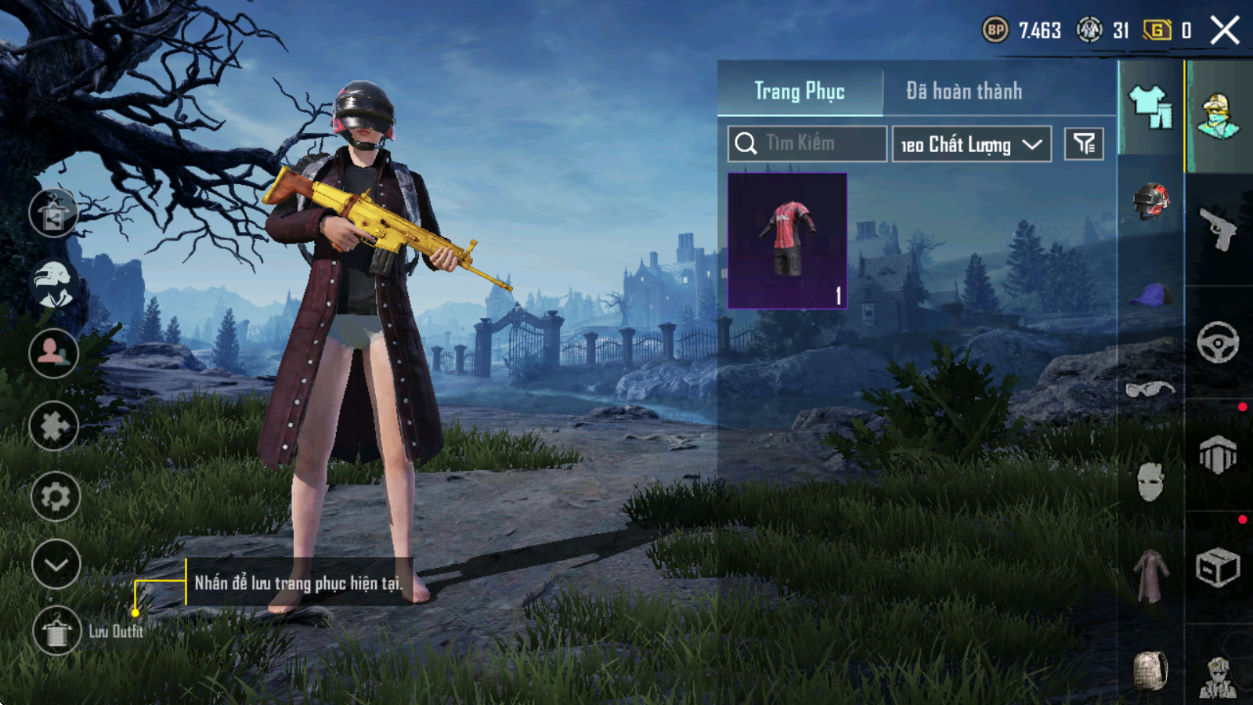Open the face mask category
The height and width of the screenshot is (705, 1253).
(1150, 482)
